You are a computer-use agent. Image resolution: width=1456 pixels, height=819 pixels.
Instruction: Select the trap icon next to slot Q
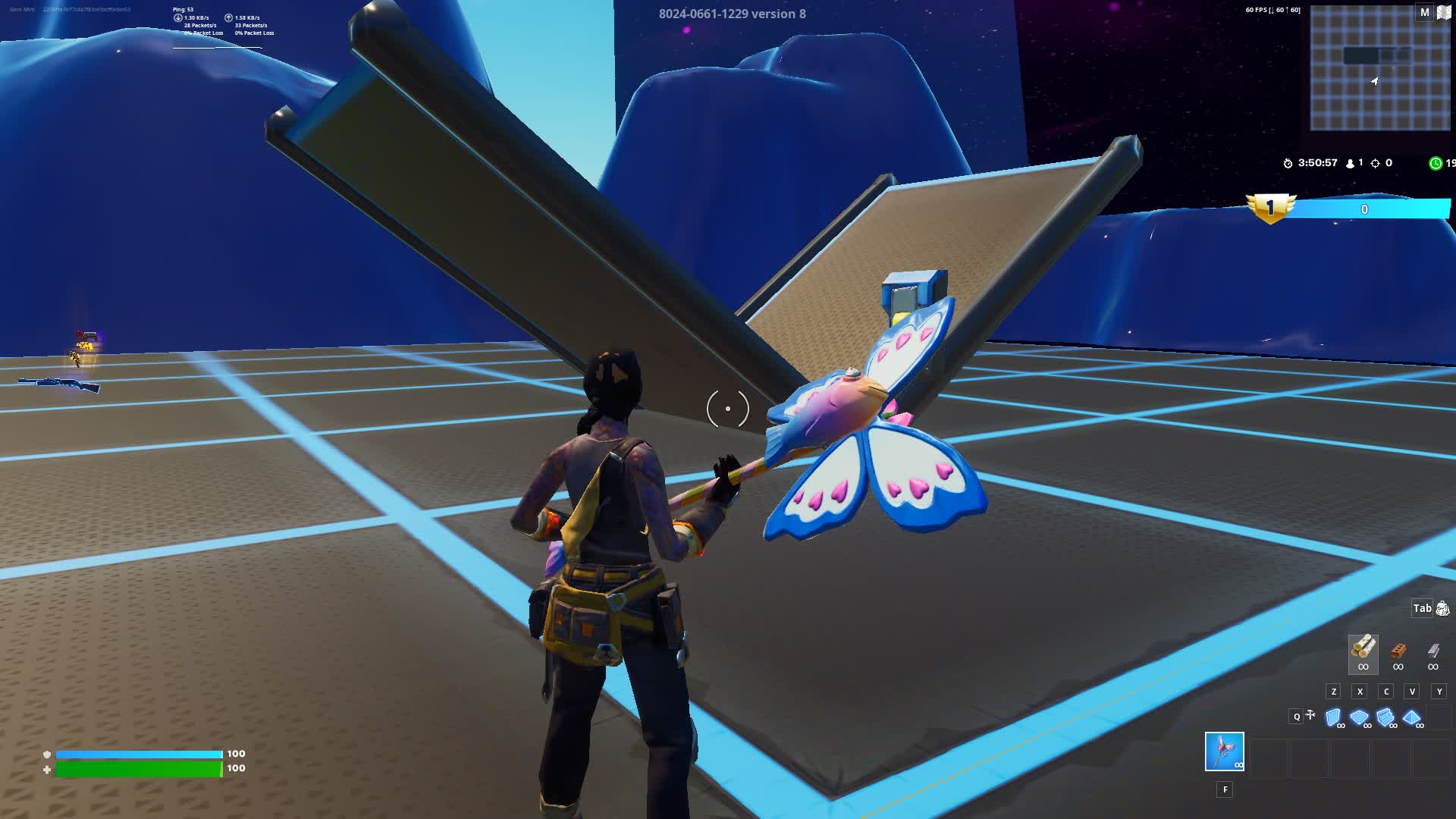pos(1310,714)
